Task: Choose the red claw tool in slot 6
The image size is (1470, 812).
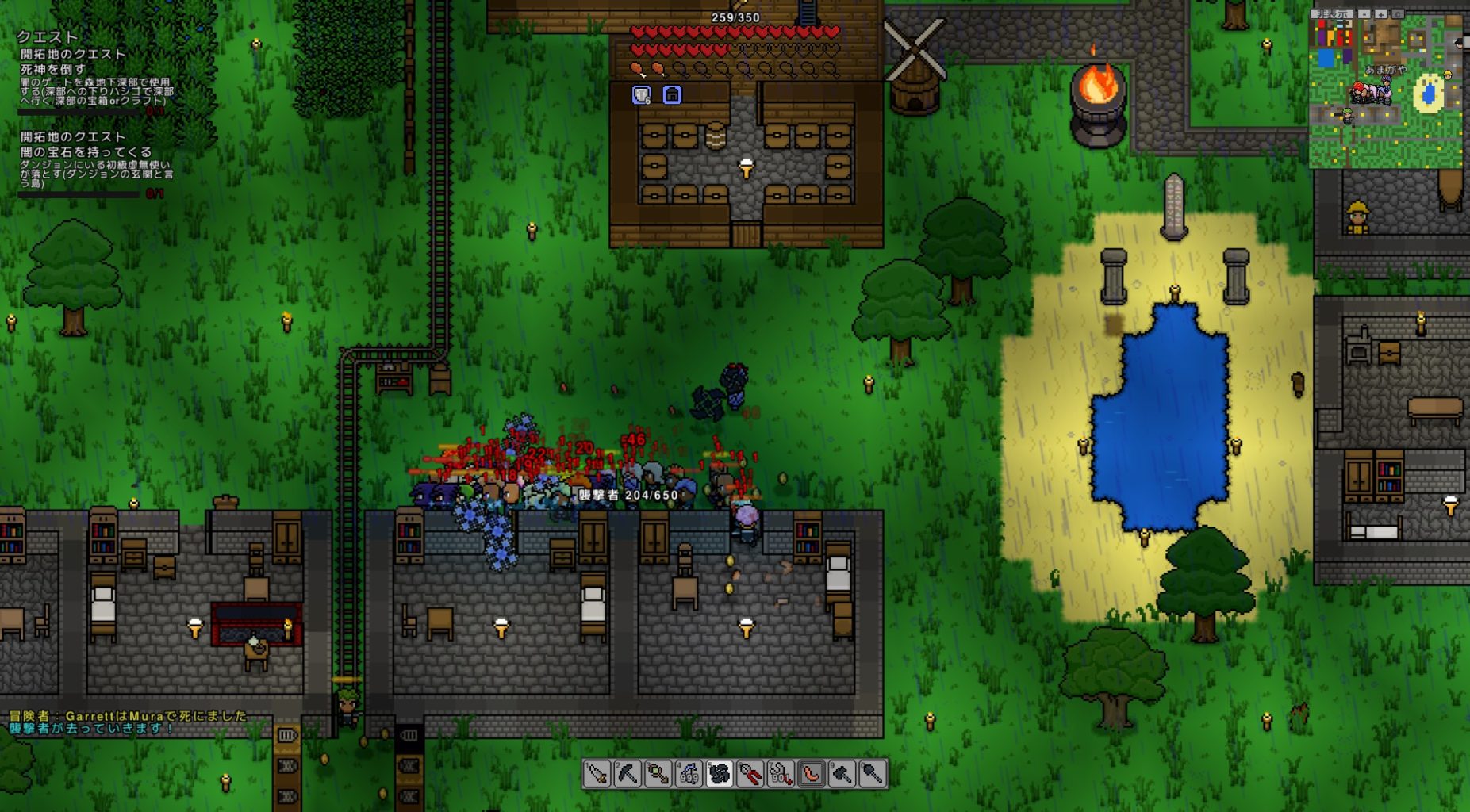Action: tap(750, 773)
